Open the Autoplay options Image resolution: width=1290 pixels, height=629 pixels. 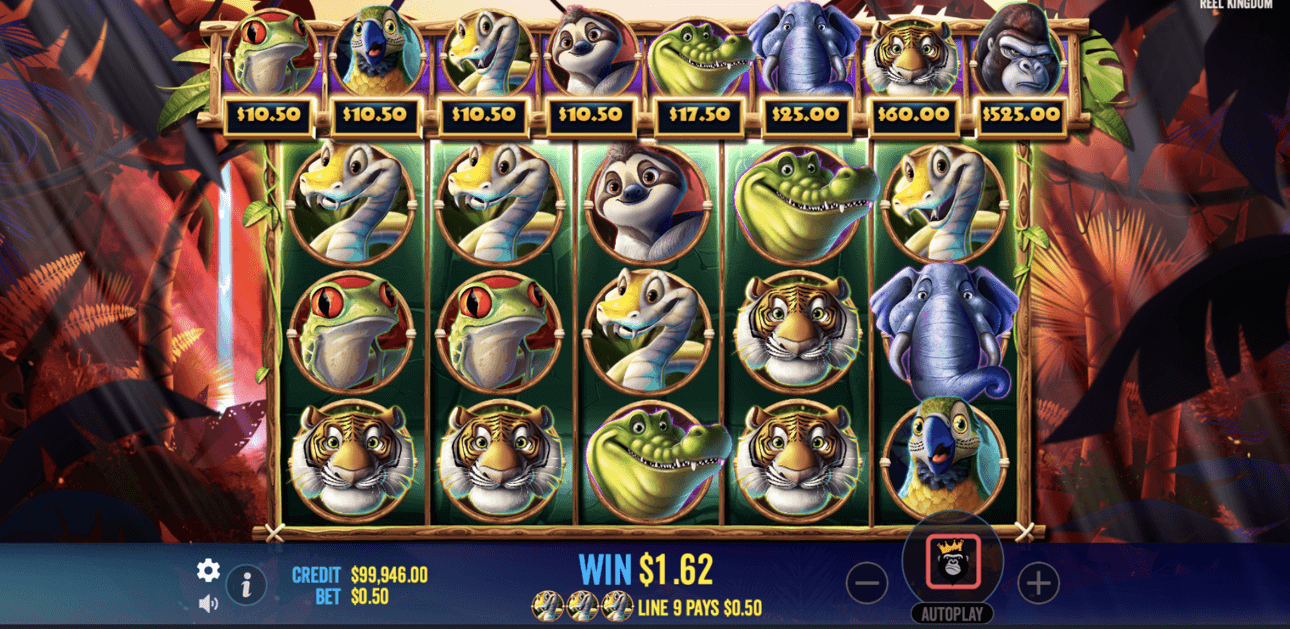[952, 614]
